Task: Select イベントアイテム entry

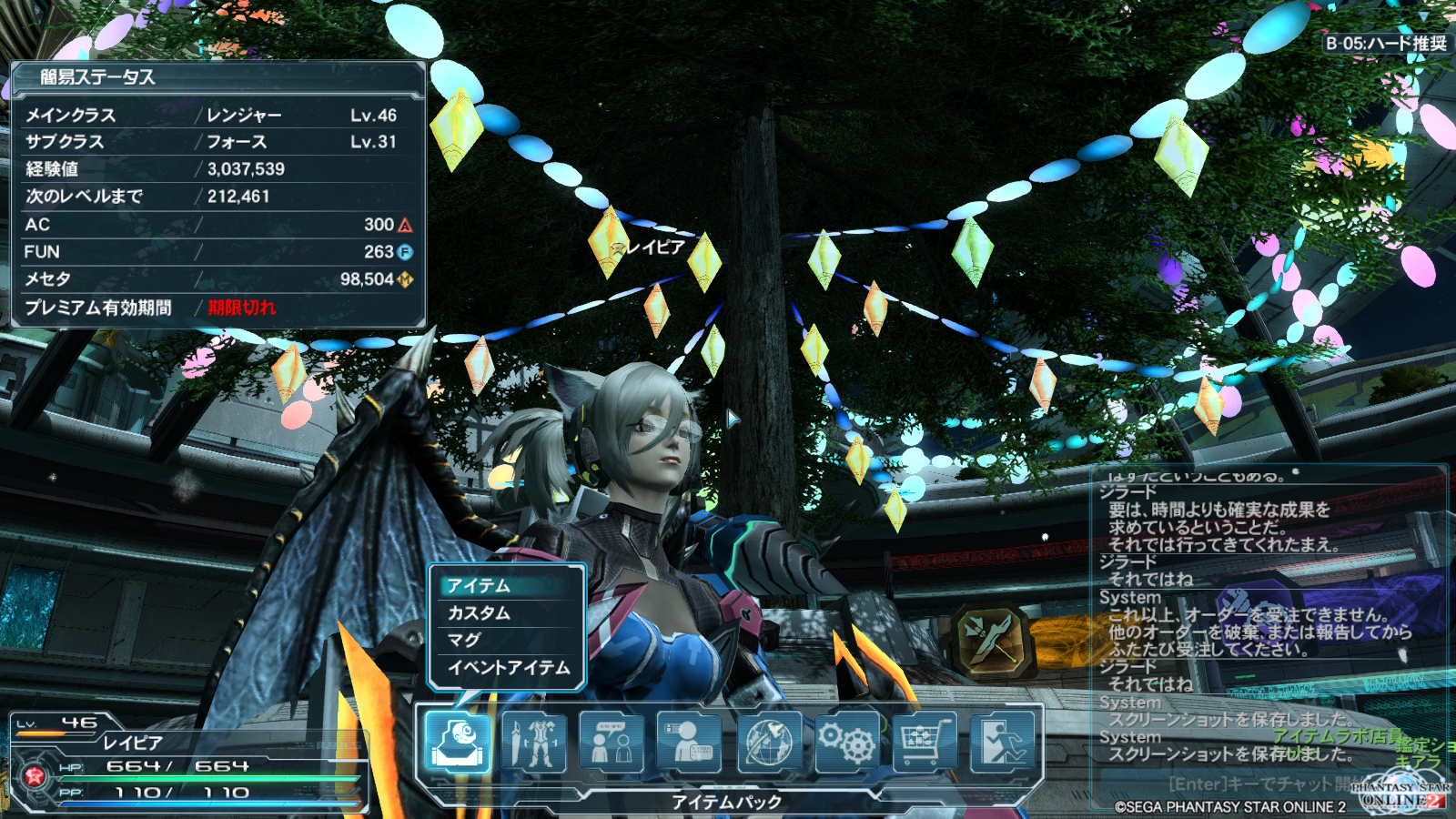Action: pyautogui.click(x=507, y=667)
